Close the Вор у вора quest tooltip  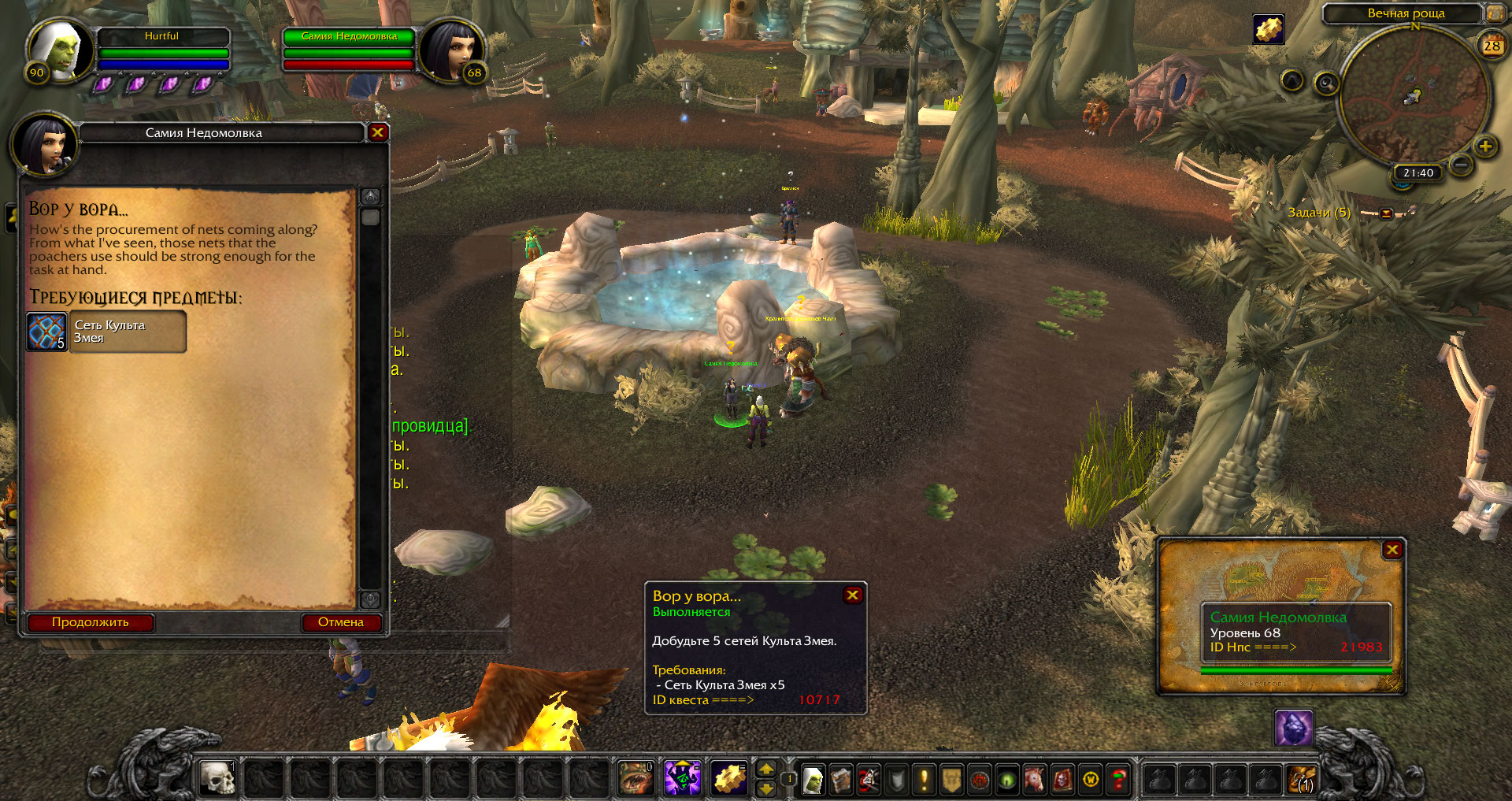tap(852, 595)
